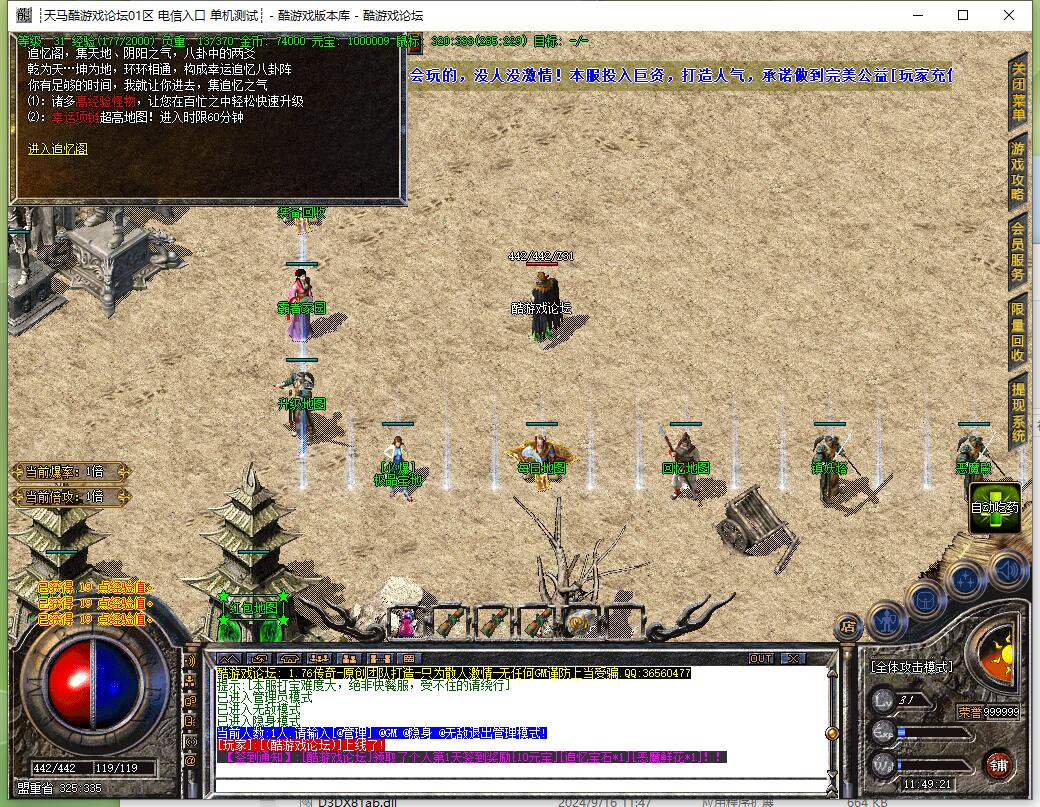Close the game window

[1009, 15]
